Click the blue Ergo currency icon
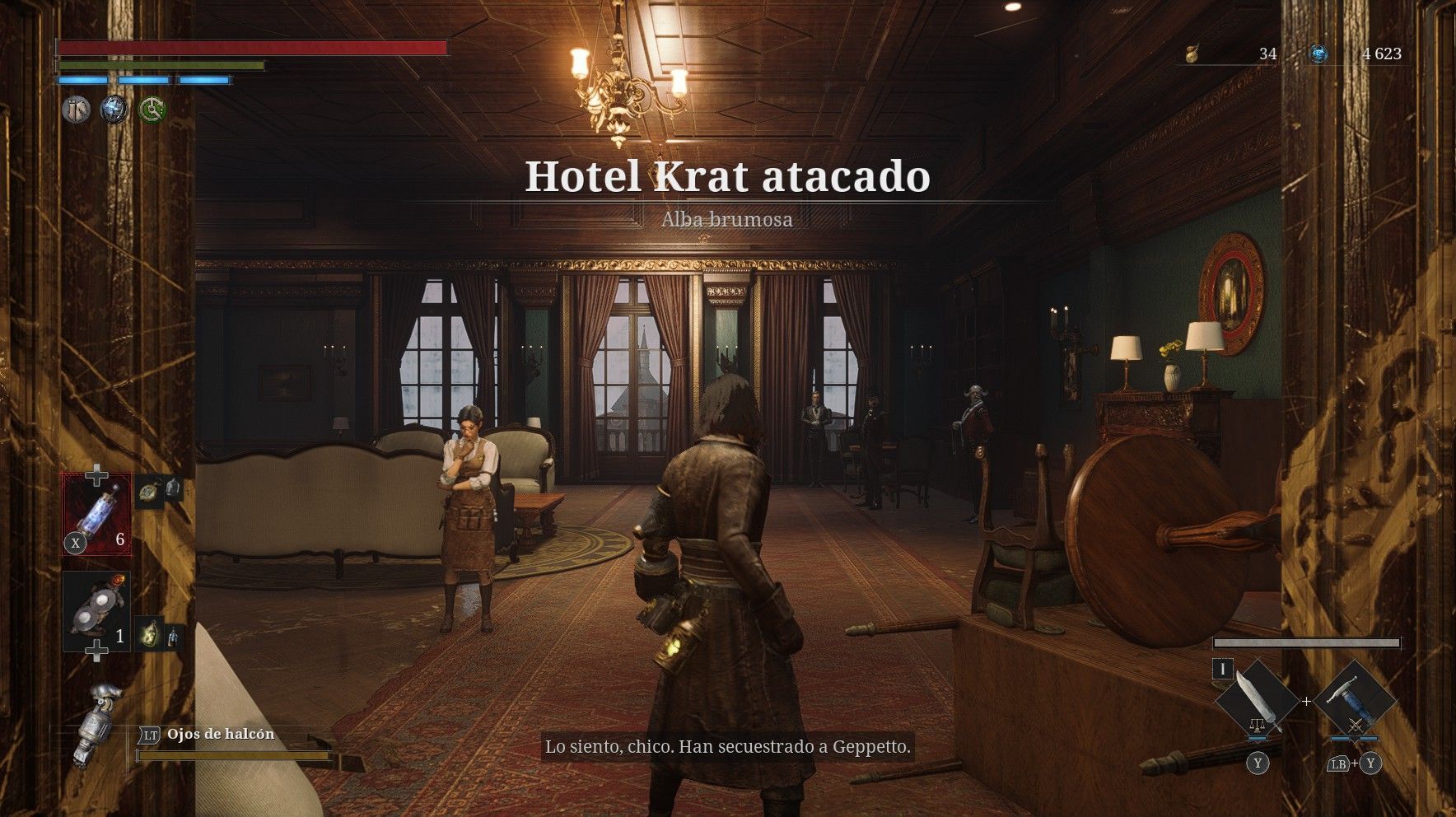 coord(1318,54)
